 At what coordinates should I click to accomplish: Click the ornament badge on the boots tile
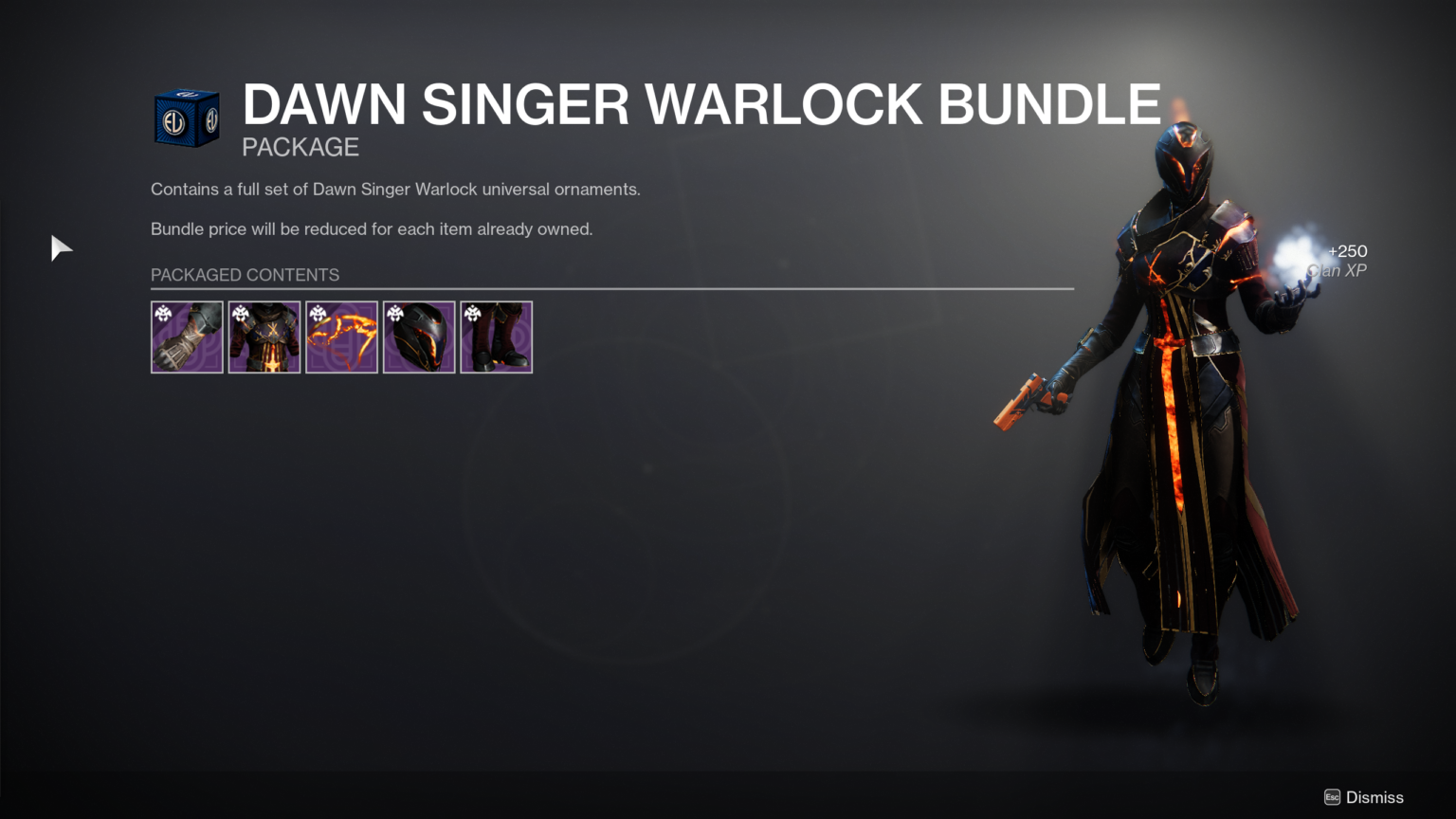click(x=472, y=313)
